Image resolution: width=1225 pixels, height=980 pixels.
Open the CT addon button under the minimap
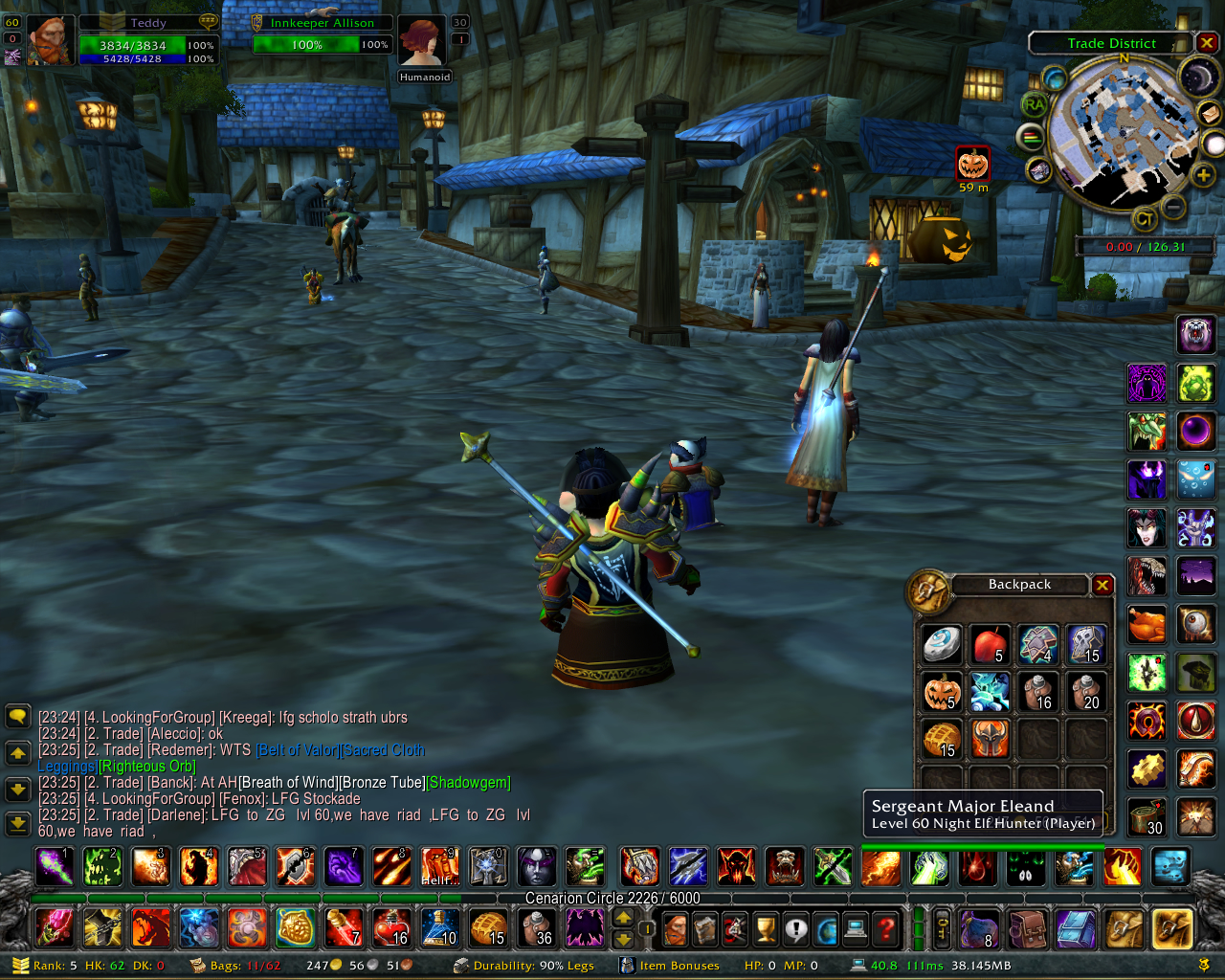pos(1145,220)
